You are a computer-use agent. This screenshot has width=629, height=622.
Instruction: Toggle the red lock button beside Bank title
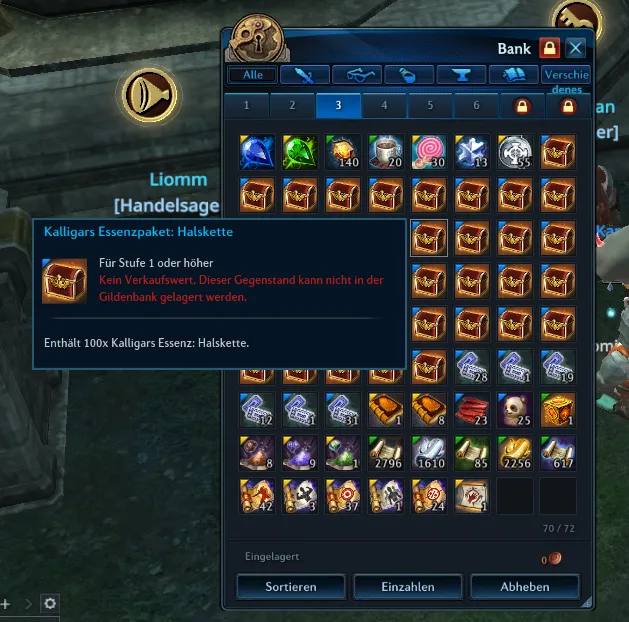[x=549, y=48]
